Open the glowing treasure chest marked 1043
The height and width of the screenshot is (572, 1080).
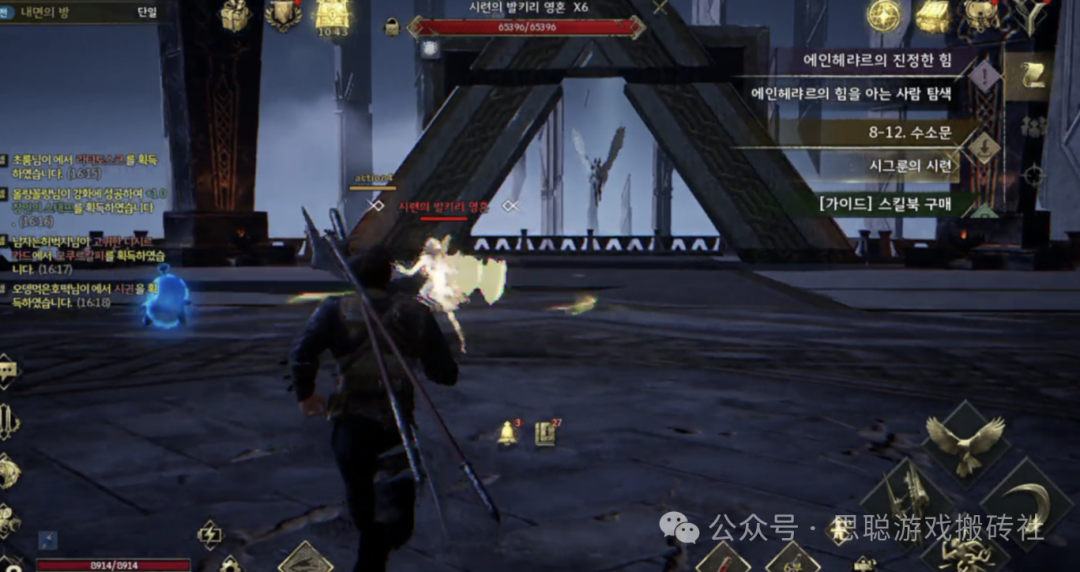click(332, 15)
